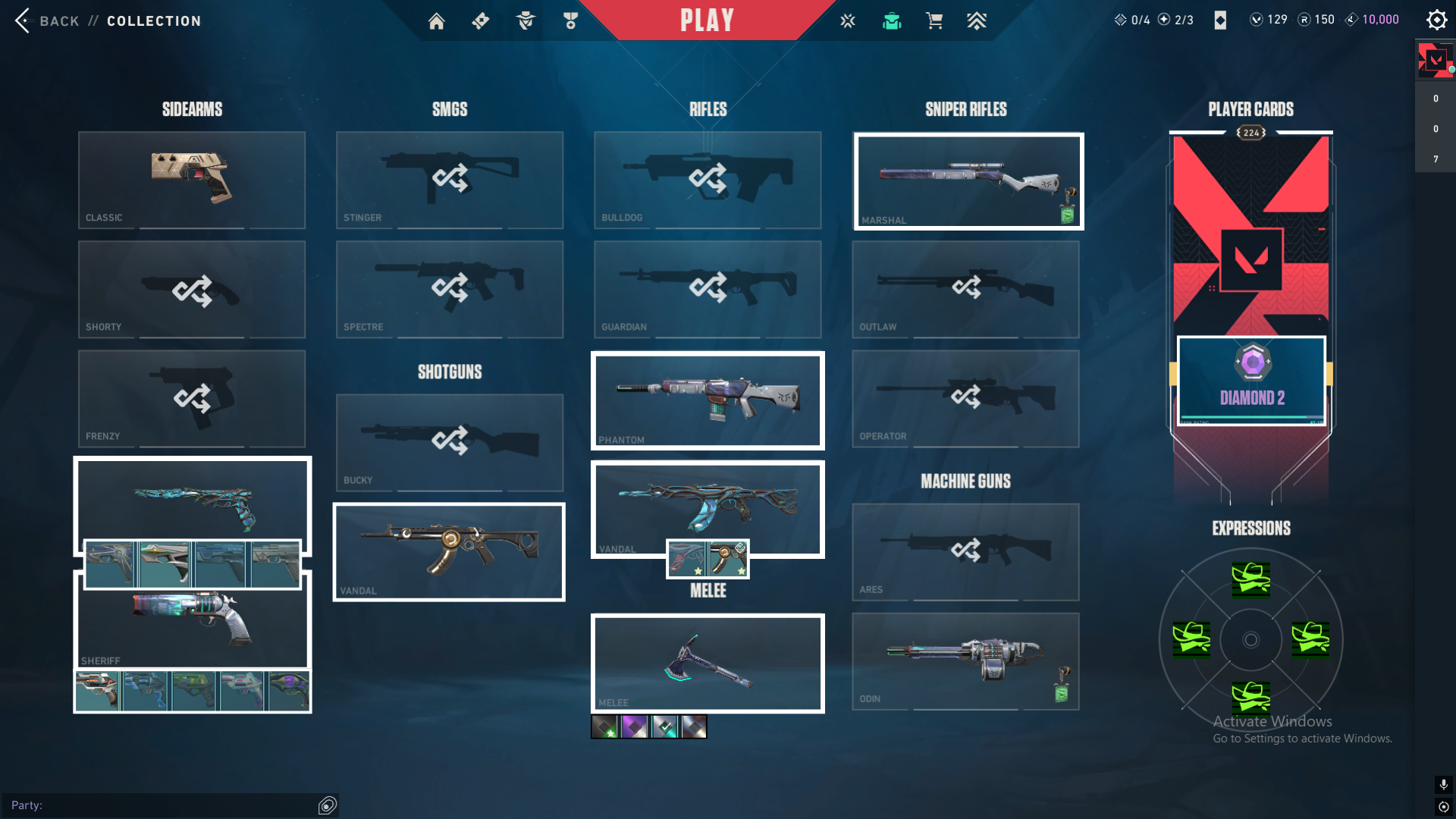Select the Stinger SMG slot
Screen dimensions: 1456x819
(x=450, y=180)
